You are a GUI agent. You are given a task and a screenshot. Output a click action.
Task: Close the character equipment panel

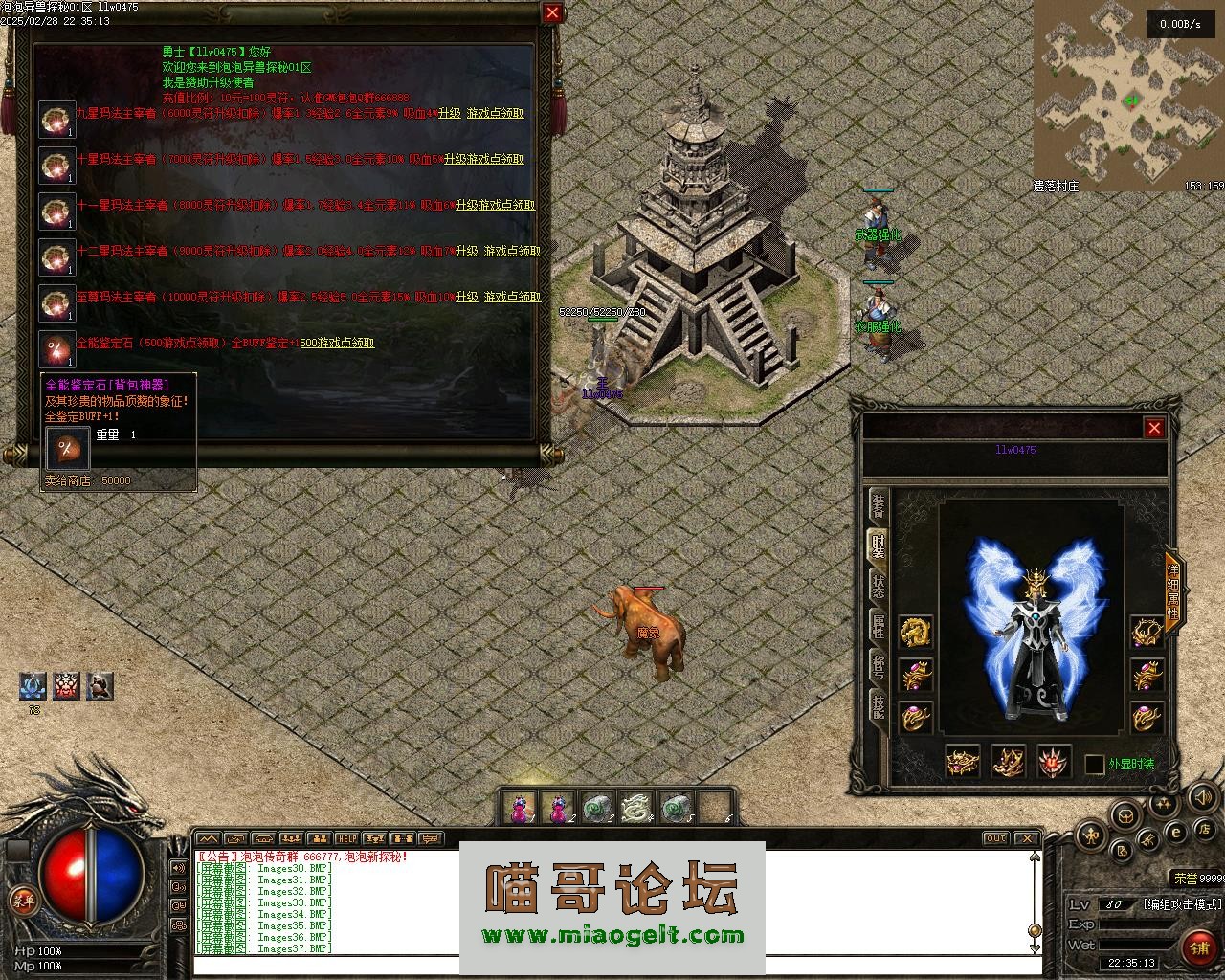click(x=1154, y=428)
